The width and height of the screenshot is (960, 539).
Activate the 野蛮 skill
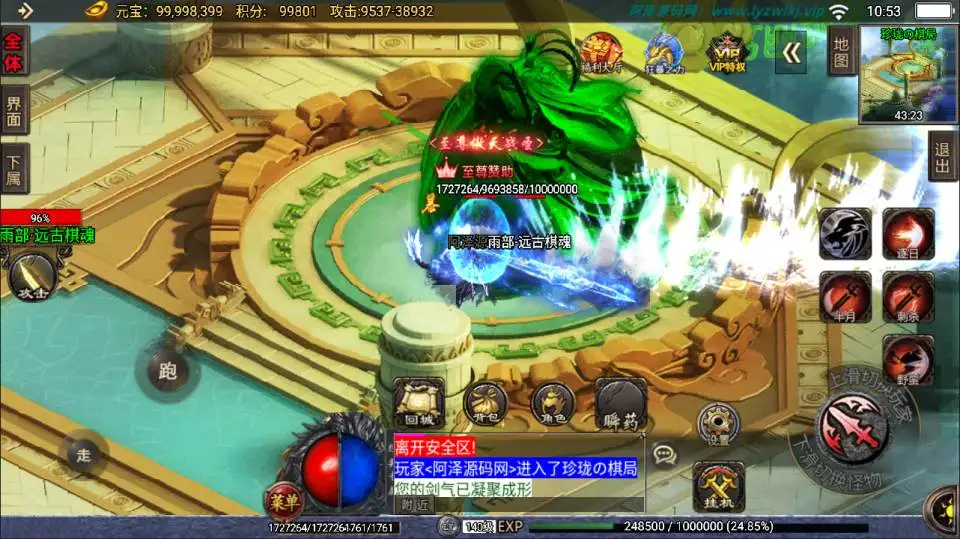pyautogui.click(x=908, y=360)
